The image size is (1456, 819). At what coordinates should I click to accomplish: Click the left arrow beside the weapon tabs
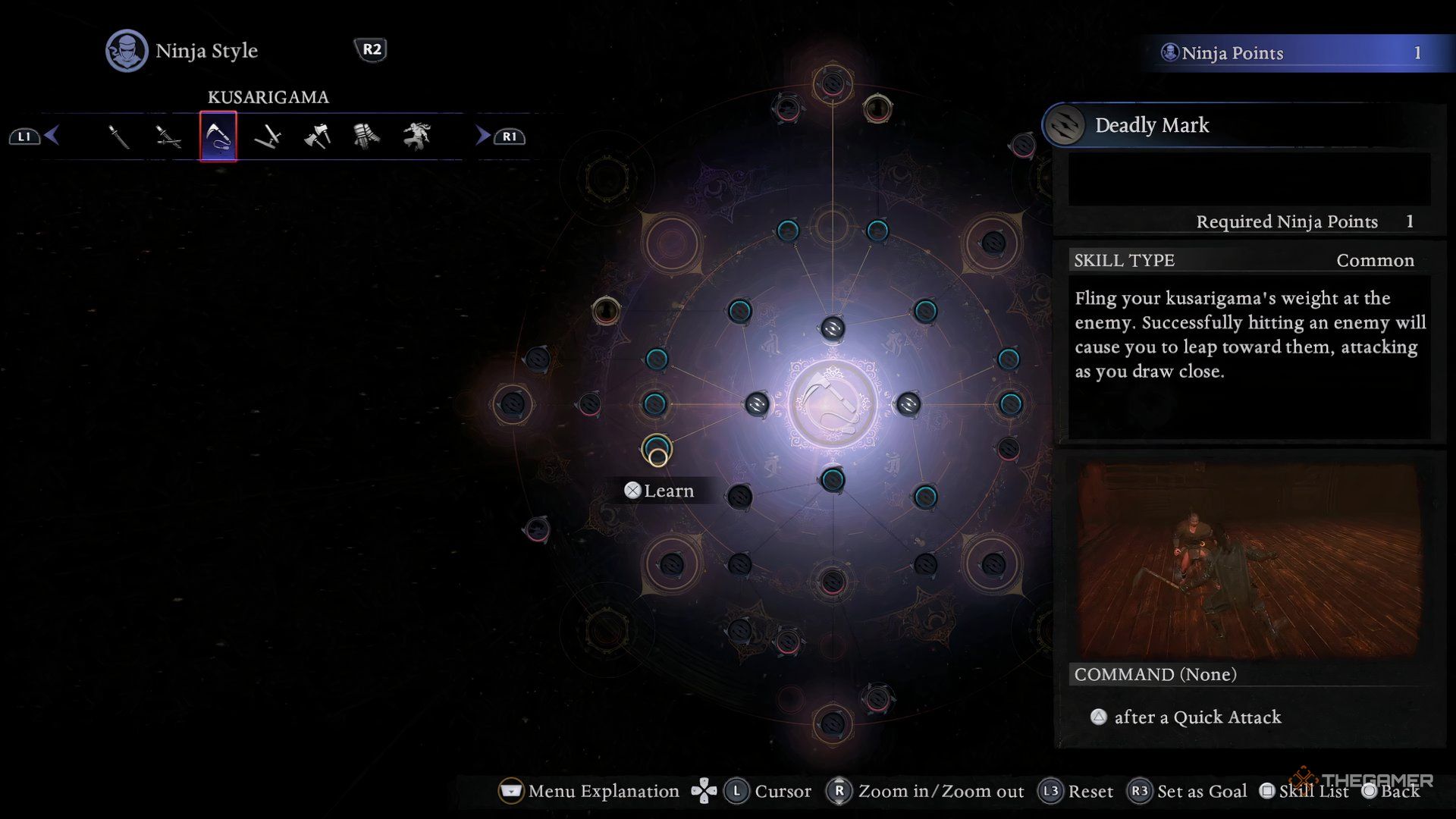tap(52, 136)
